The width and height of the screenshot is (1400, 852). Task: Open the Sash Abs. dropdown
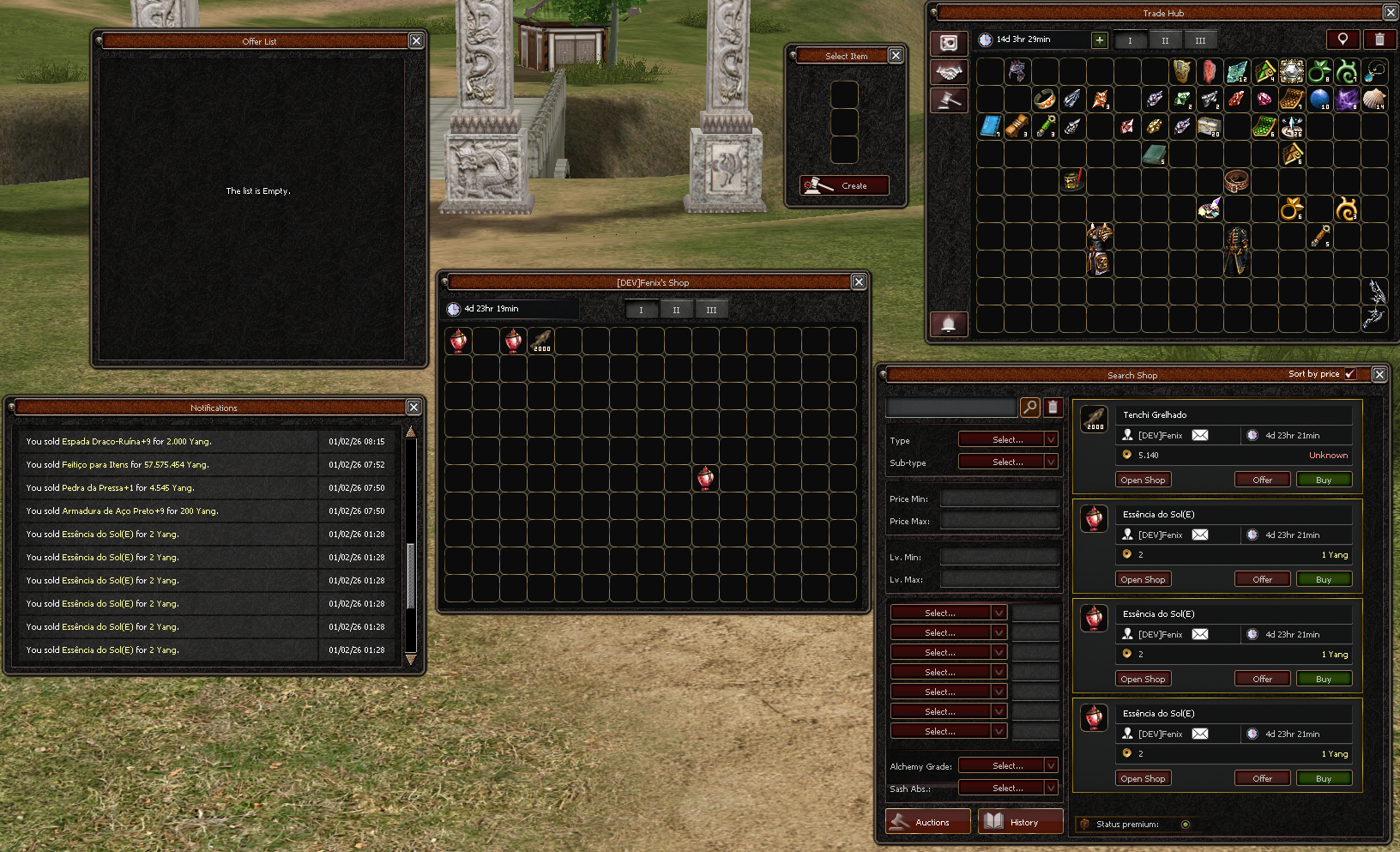[x=1008, y=787]
